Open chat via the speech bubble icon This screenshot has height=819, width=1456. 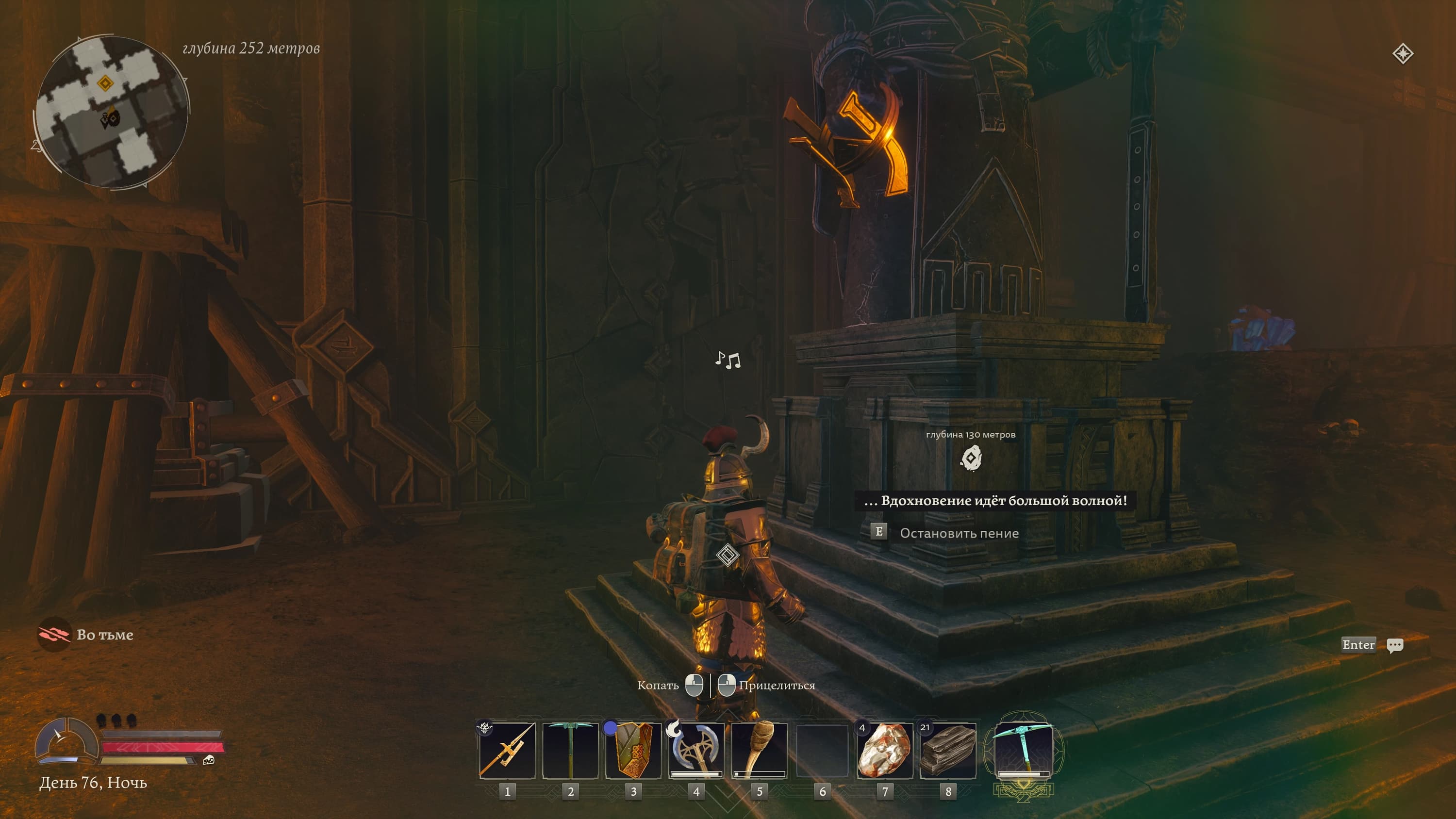click(1394, 645)
